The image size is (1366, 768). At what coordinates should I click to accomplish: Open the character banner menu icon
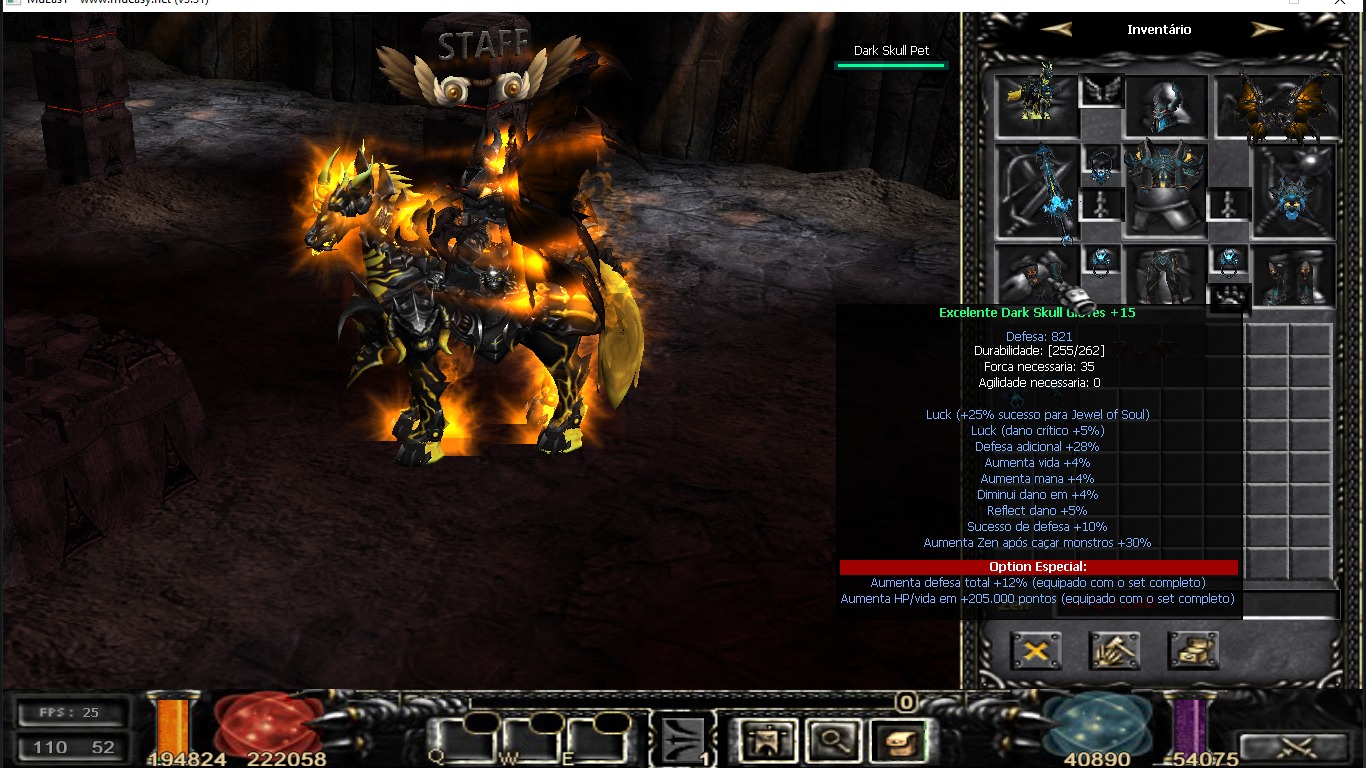coord(769,741)
